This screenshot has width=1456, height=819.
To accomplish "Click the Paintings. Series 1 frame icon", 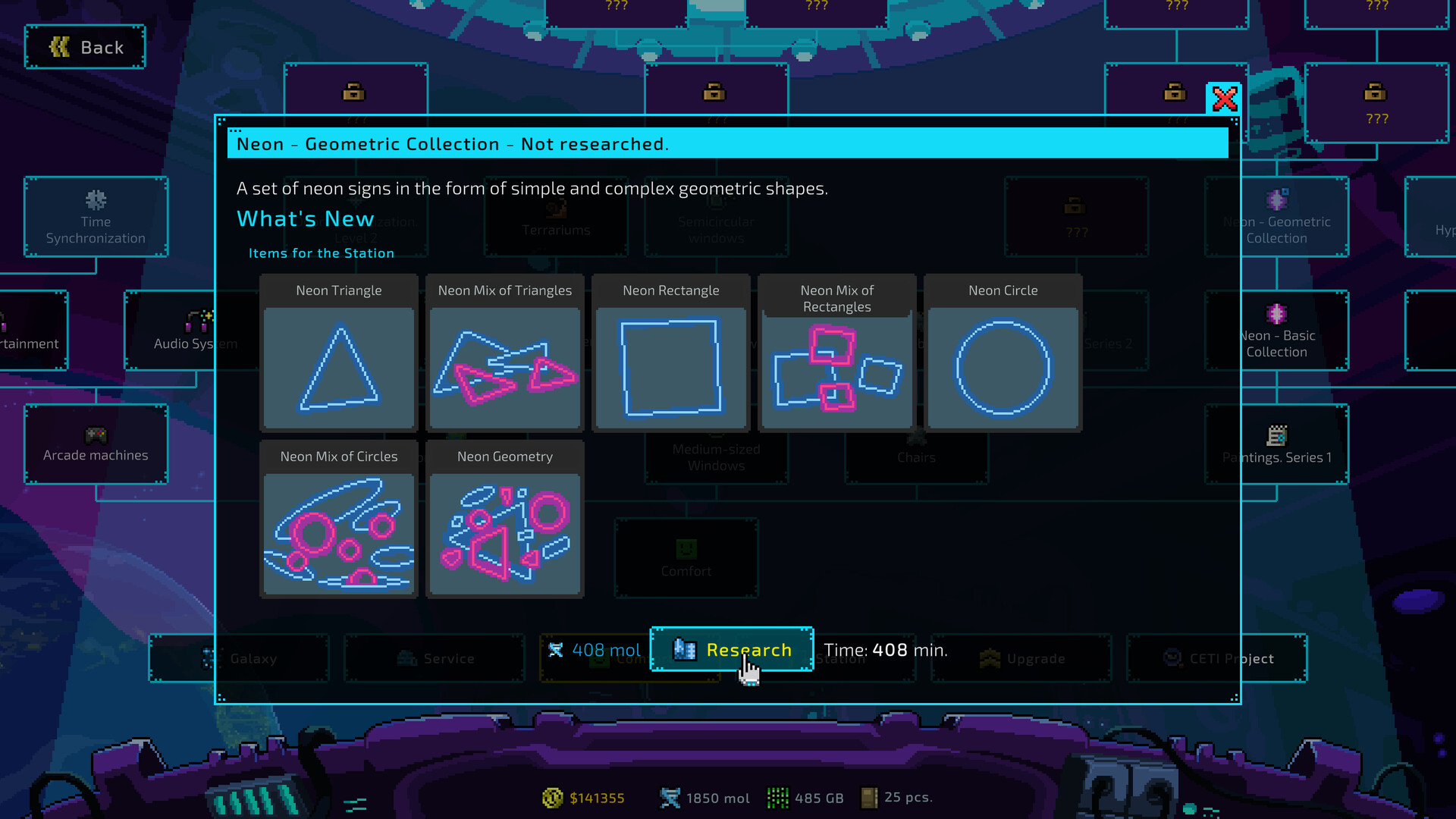I will click(x=1276, y=436).
